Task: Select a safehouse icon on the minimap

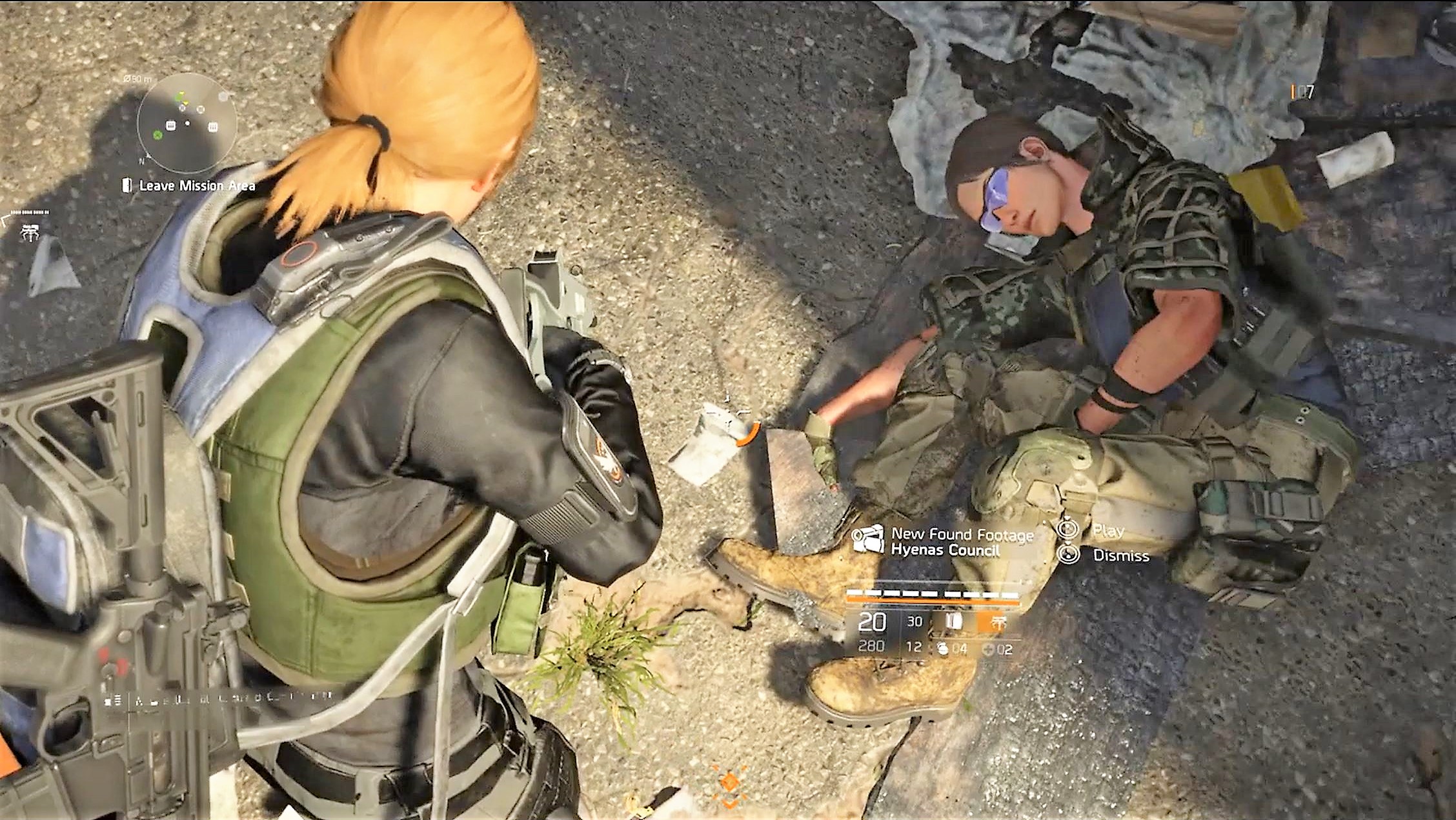Action: point(170,126)
